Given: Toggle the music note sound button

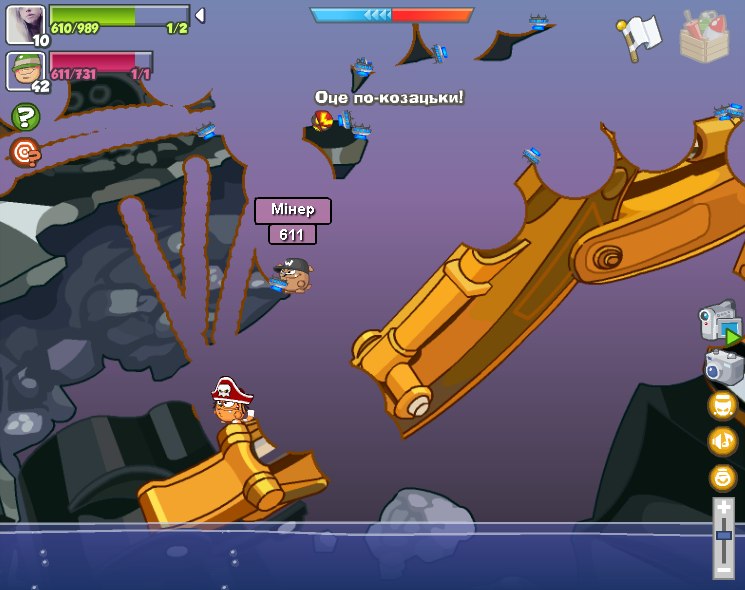Looking at the screenshot, I should 723,441.
